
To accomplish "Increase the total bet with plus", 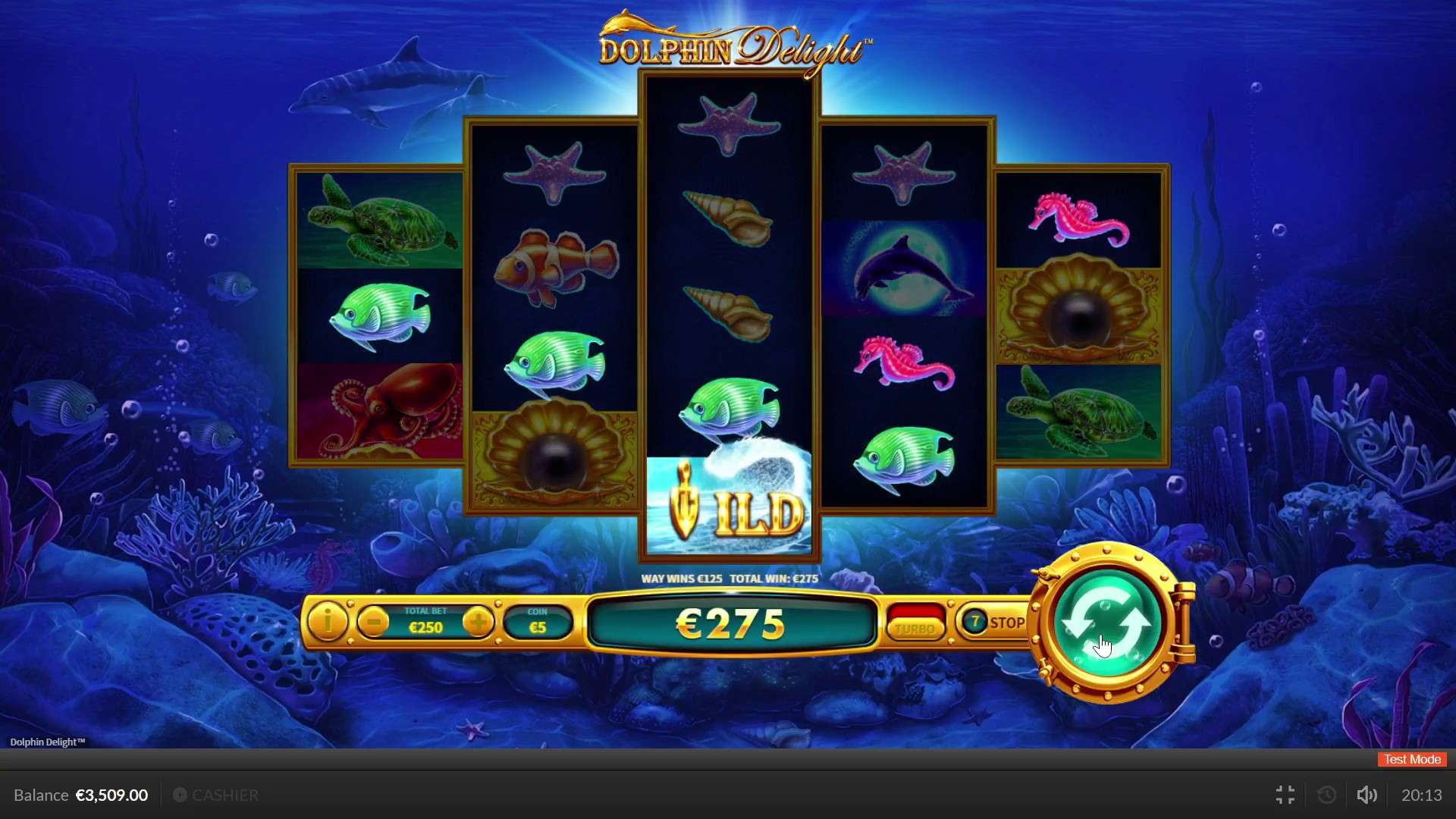I will [479, 623].
